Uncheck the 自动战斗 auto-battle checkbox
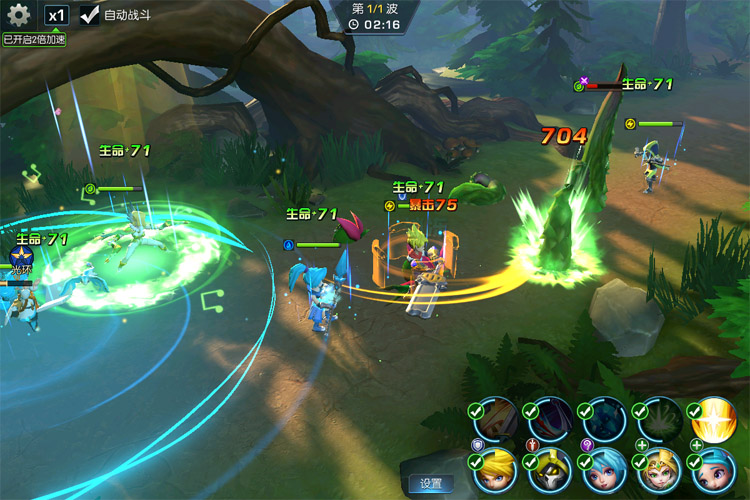 tap(90, 16)
